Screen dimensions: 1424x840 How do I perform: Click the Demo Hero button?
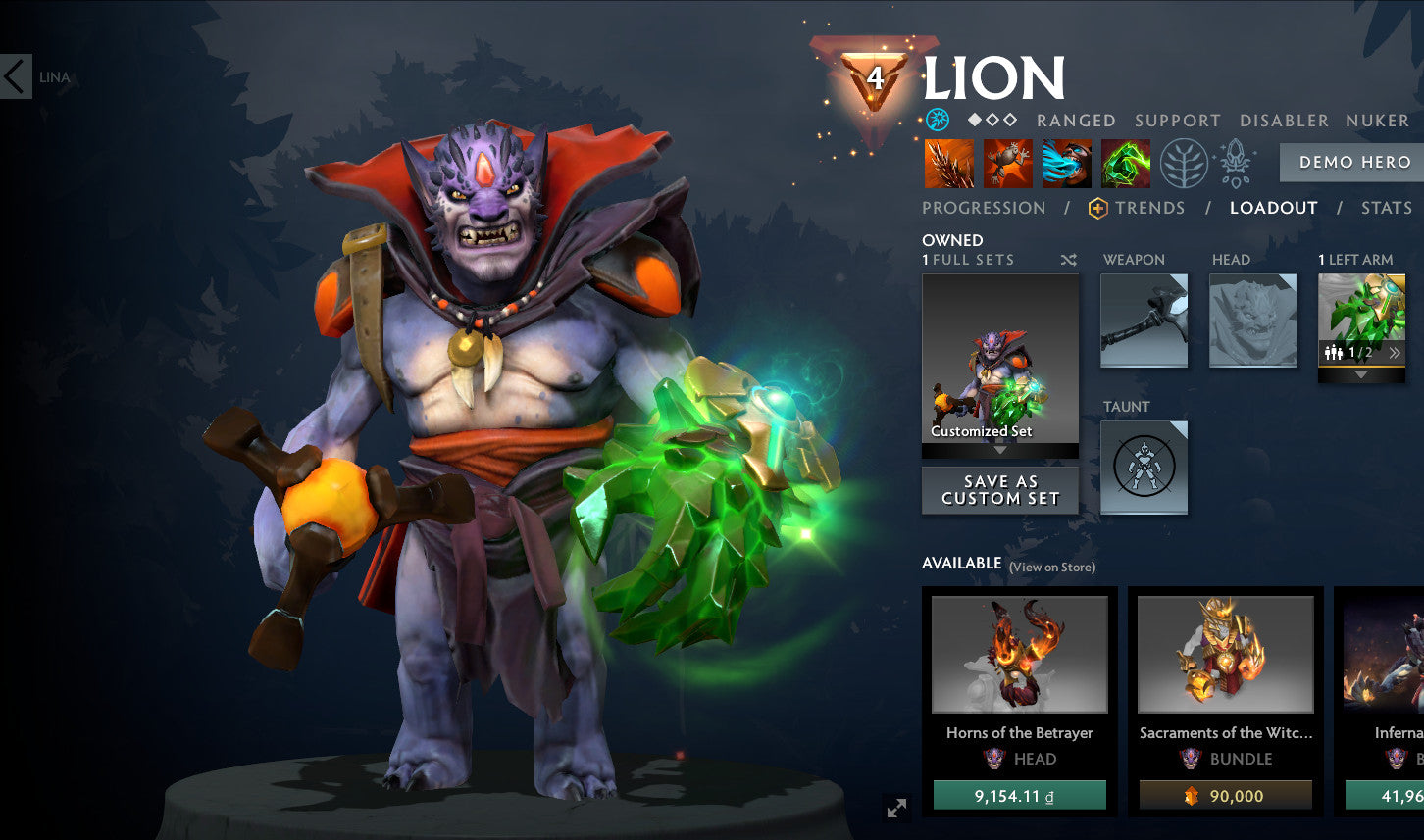point(1353,162)
